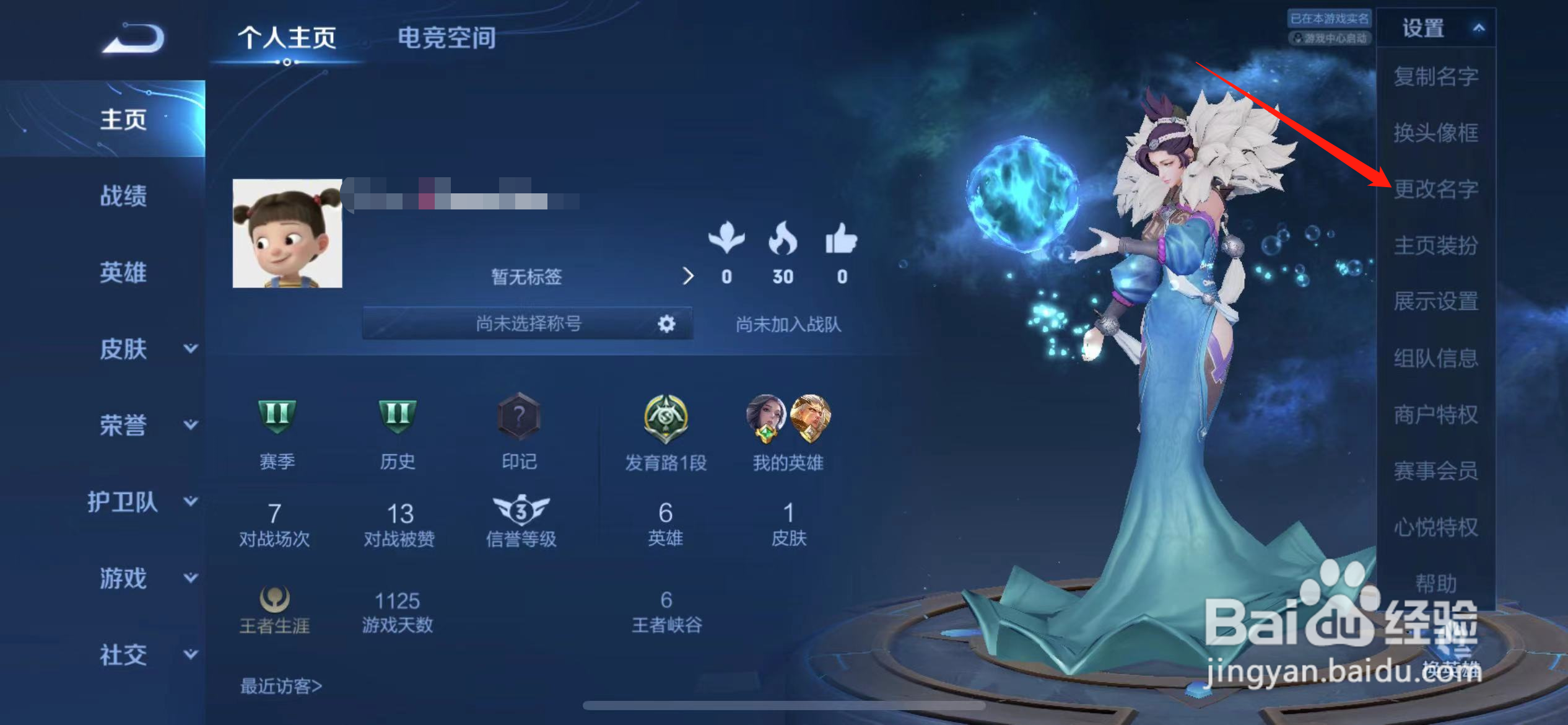This screenshot has height=725, width=1568.
Task: Click the game logo top left
Action: (x=132, y=38)
